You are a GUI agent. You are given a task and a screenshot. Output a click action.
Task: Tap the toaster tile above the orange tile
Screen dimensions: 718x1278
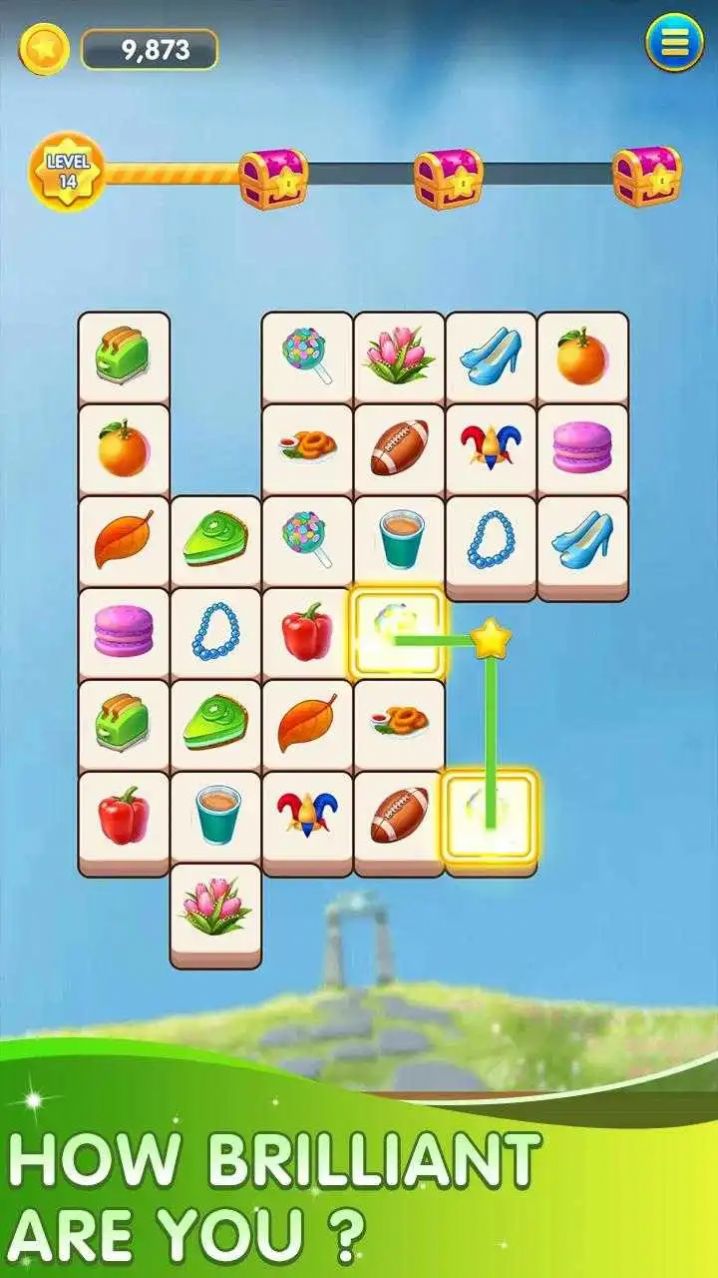[x=124, y=355]
